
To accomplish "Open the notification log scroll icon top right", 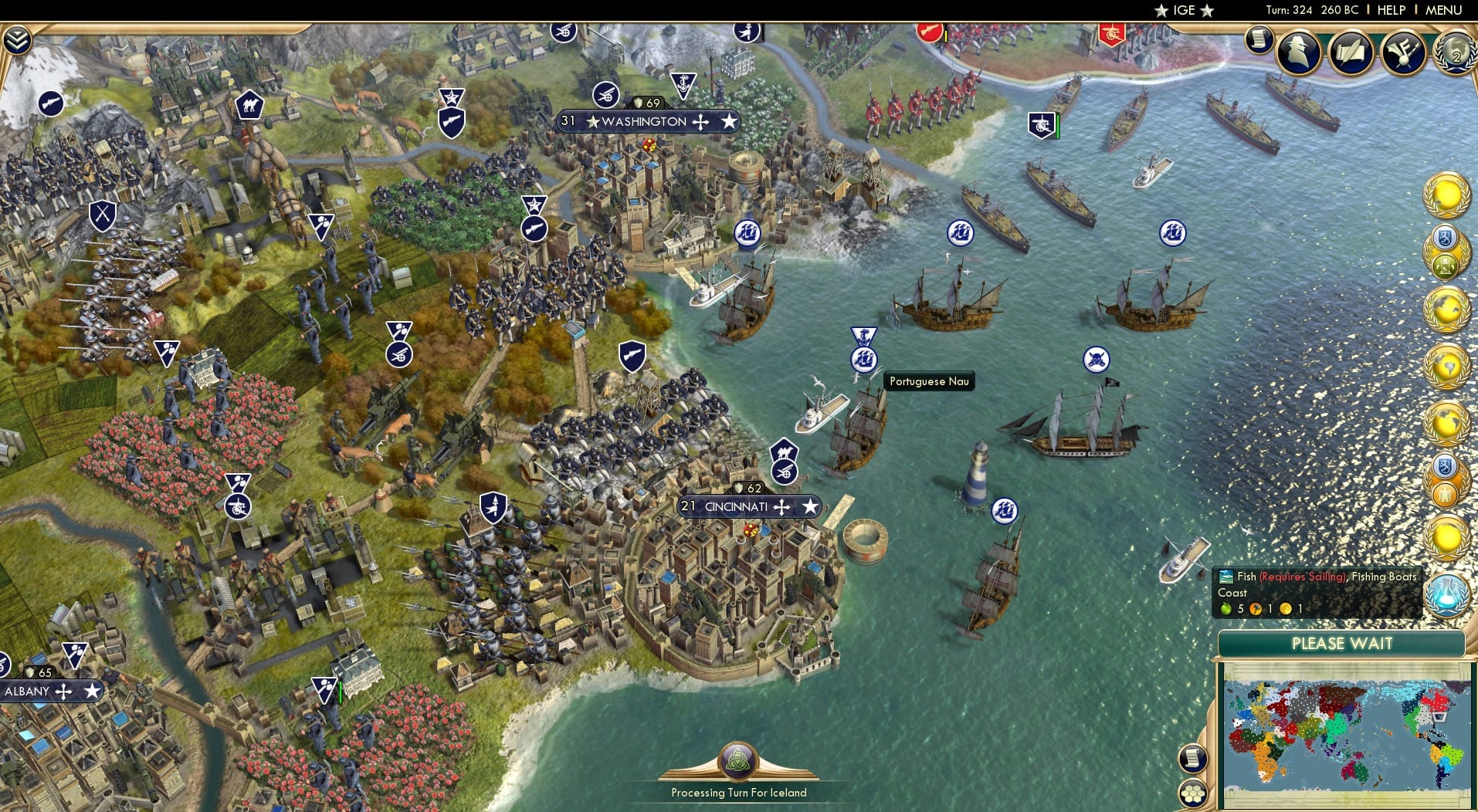I will tap(1257, 40).
